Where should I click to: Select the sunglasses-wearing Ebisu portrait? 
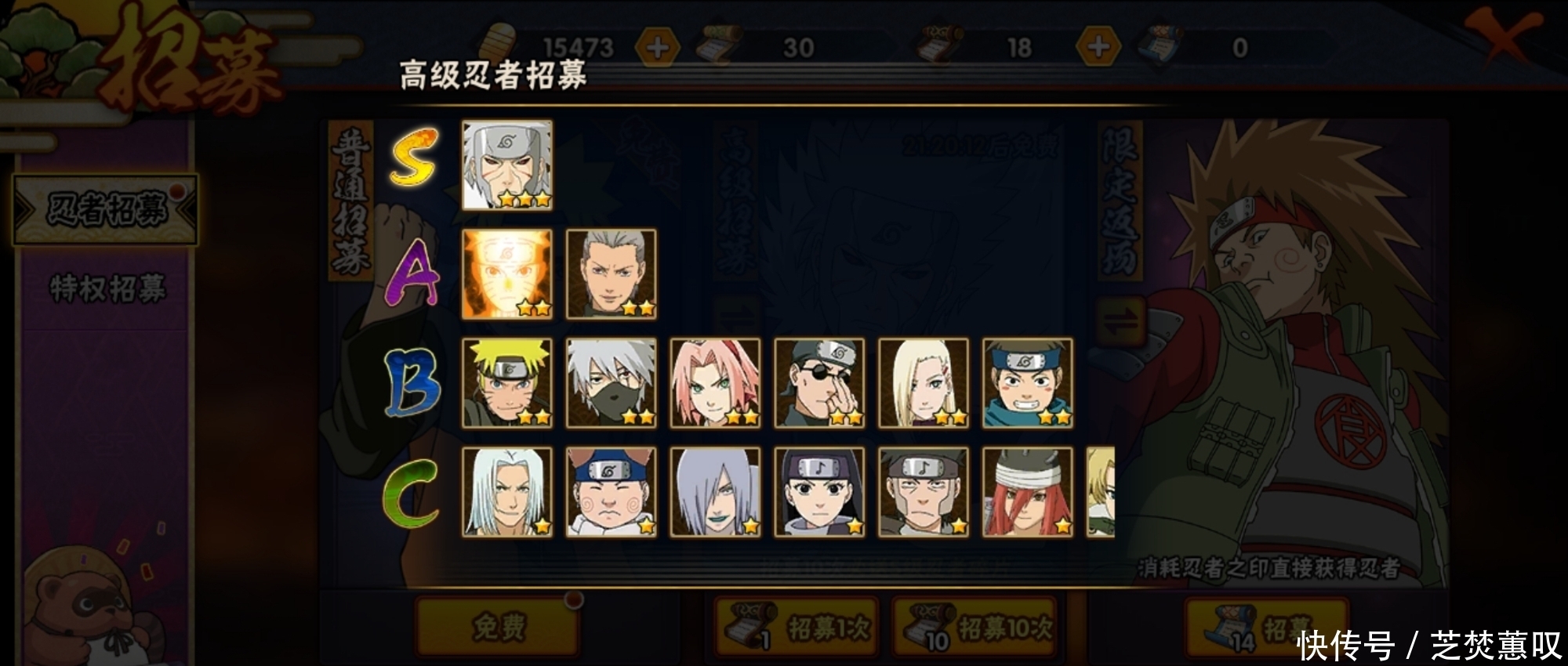click(819, 383)
